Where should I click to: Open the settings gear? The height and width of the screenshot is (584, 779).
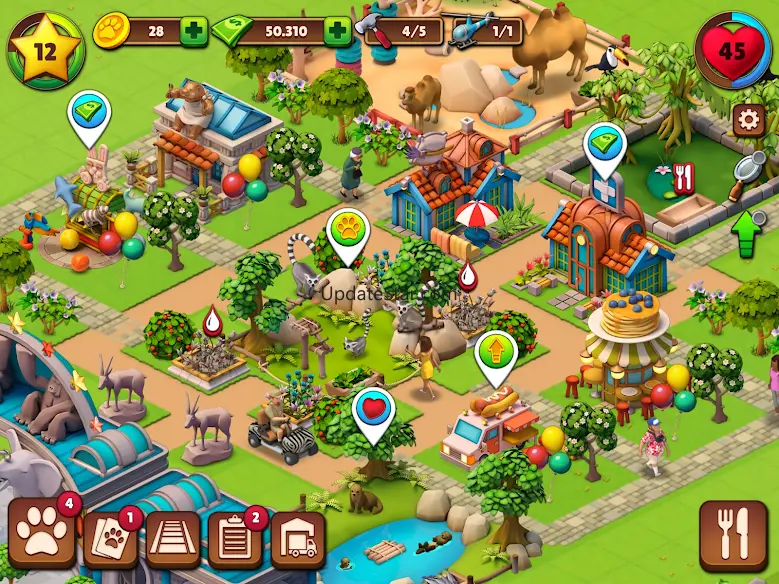pyautogui.click(x=747, y=121)
